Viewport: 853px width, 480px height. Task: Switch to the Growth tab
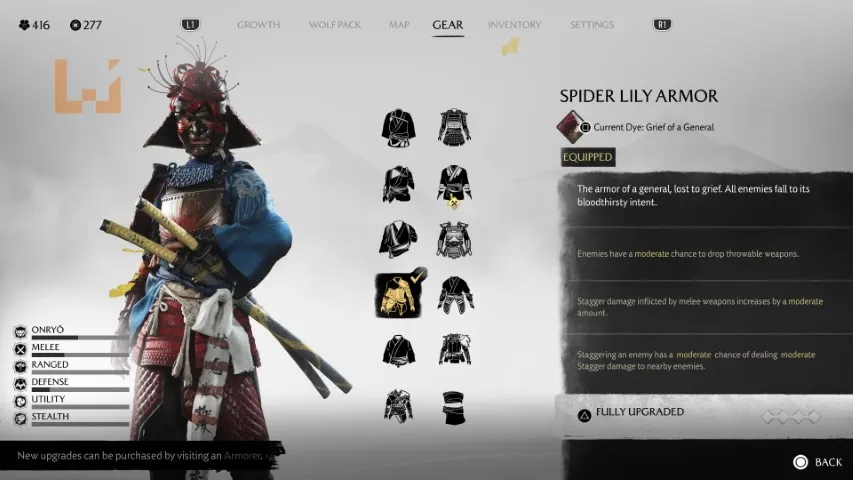[259, 25]
